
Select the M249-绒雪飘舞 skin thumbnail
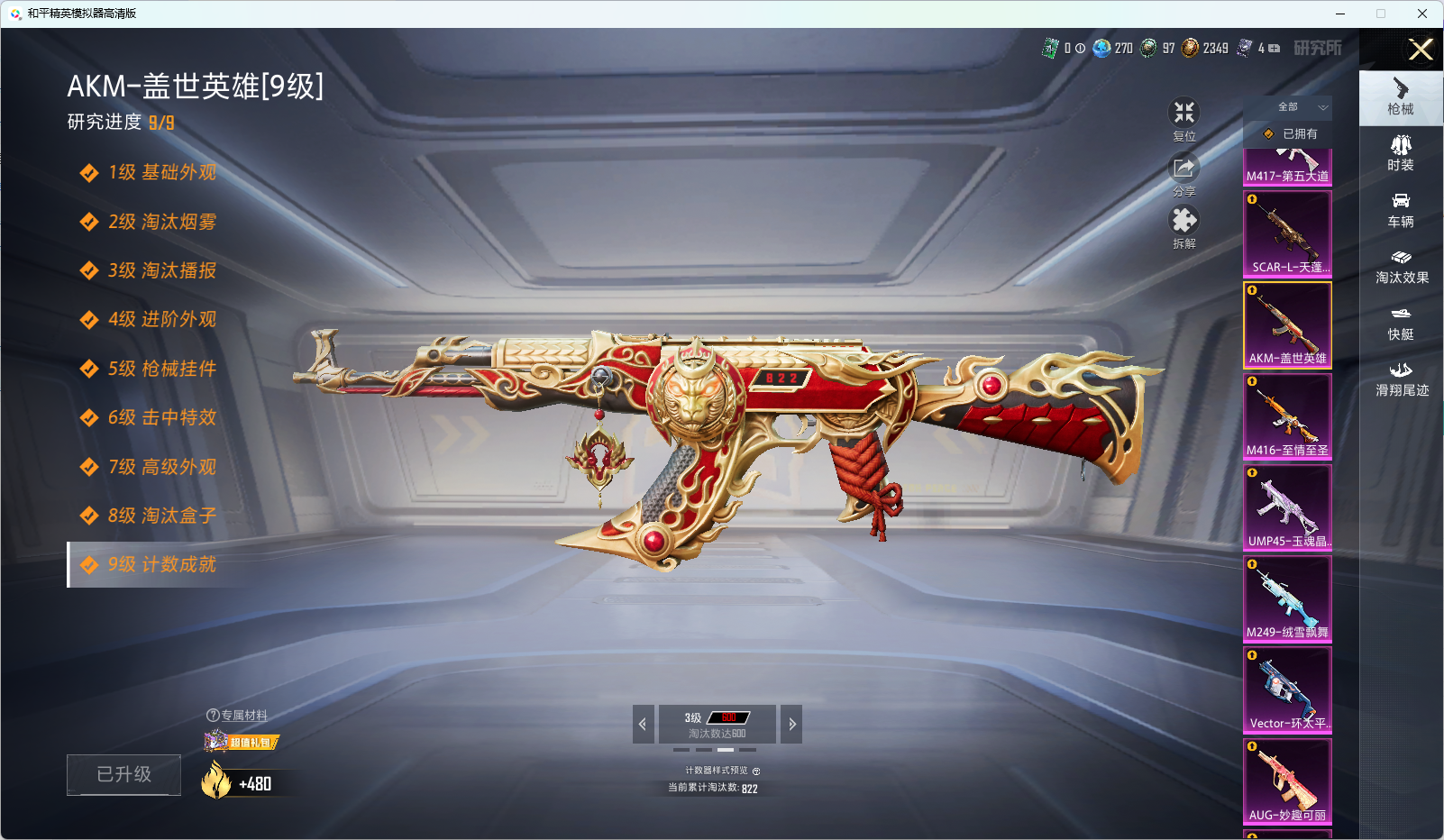click(x=1287, y=598)
